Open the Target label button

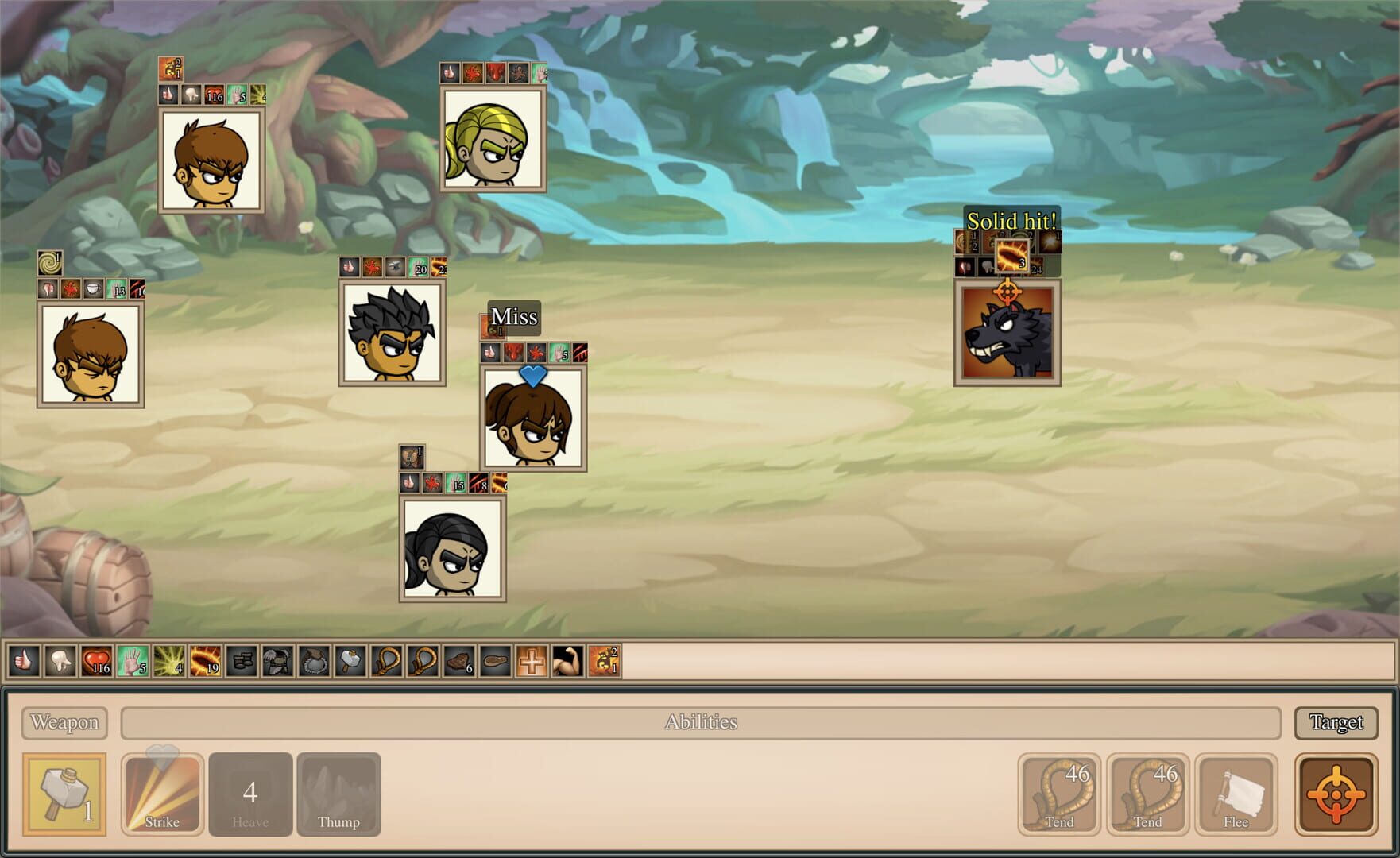[x=1336, y=722]
